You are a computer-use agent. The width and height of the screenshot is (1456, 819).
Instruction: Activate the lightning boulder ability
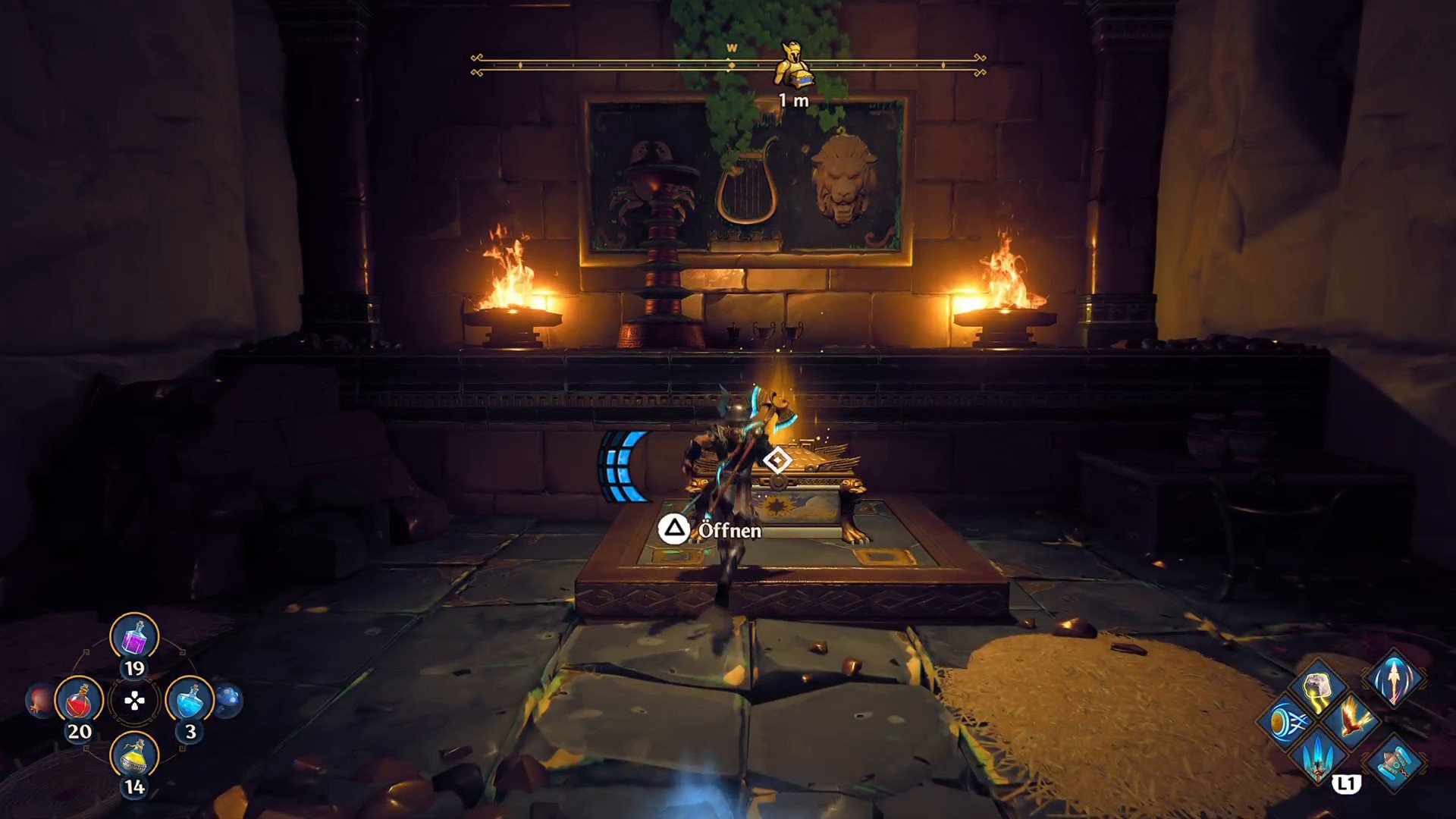1319,687
